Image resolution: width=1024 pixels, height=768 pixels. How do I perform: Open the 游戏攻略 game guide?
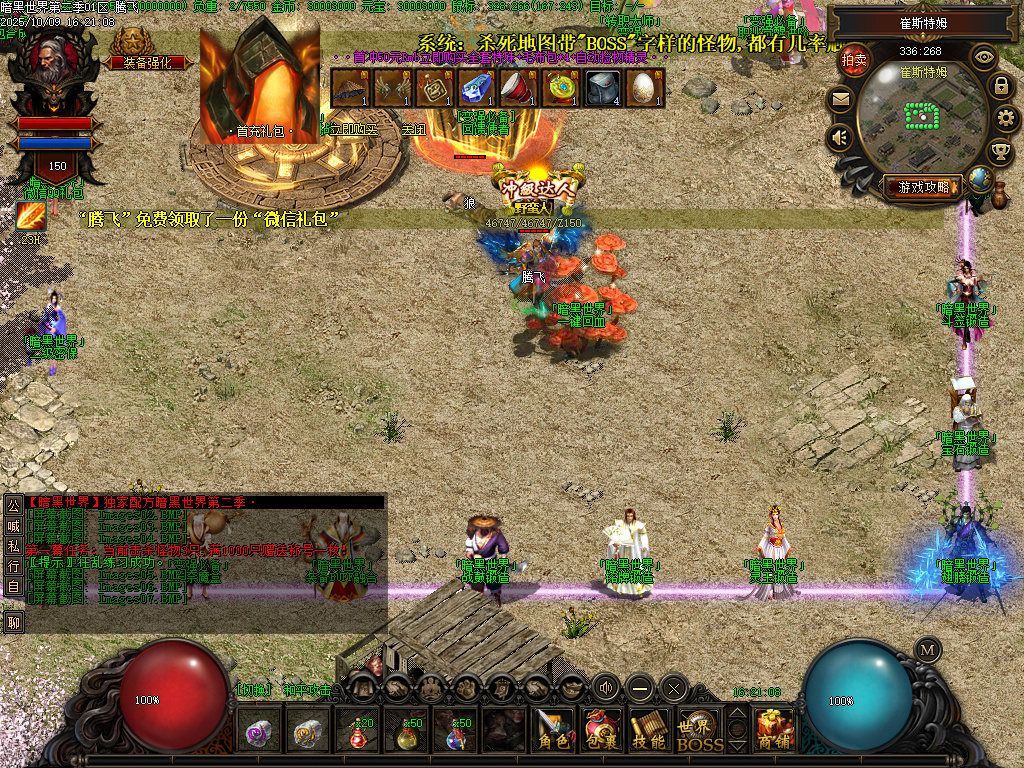(922, 186)
